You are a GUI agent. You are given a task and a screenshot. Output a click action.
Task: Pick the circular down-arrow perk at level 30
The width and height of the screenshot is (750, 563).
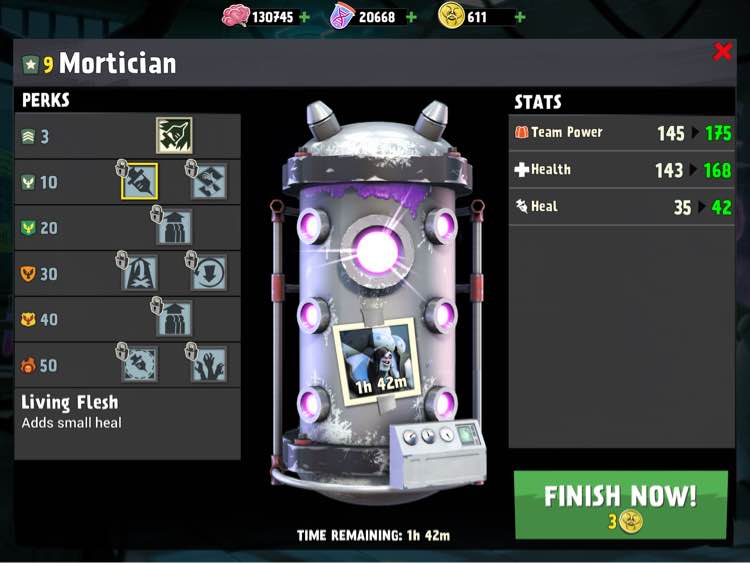point(208,272)
